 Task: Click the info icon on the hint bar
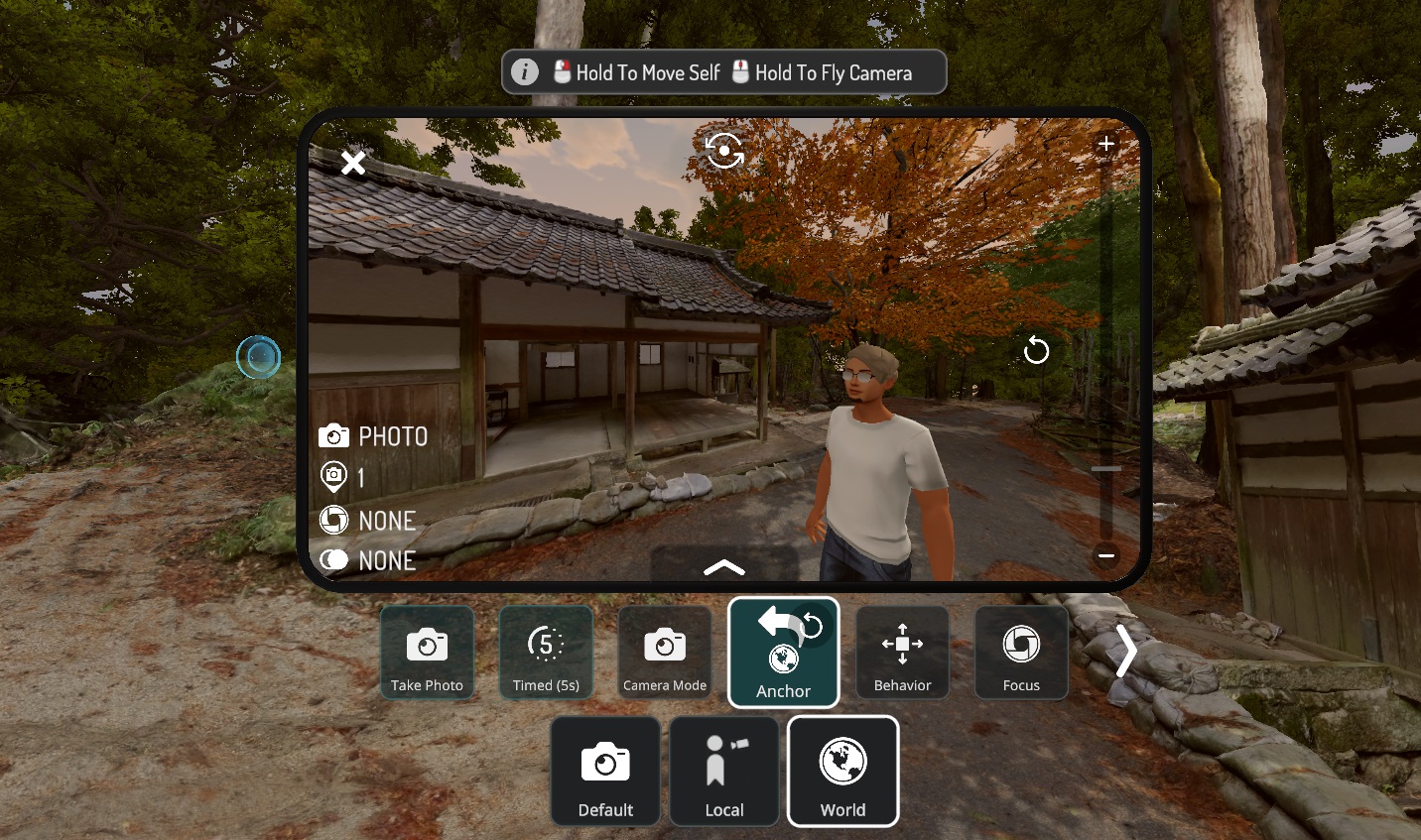(x=525, y=72)
